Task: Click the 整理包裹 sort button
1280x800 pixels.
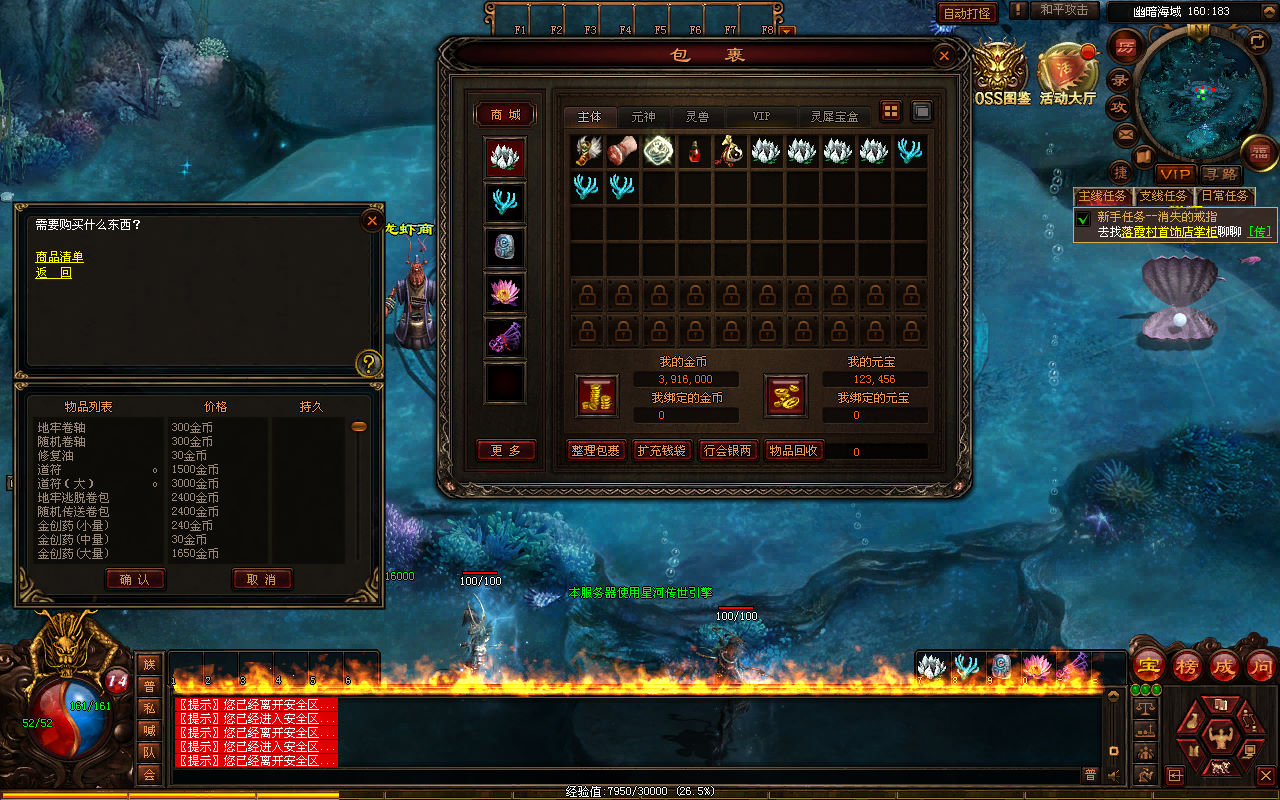Action: [x=596, y=451]
